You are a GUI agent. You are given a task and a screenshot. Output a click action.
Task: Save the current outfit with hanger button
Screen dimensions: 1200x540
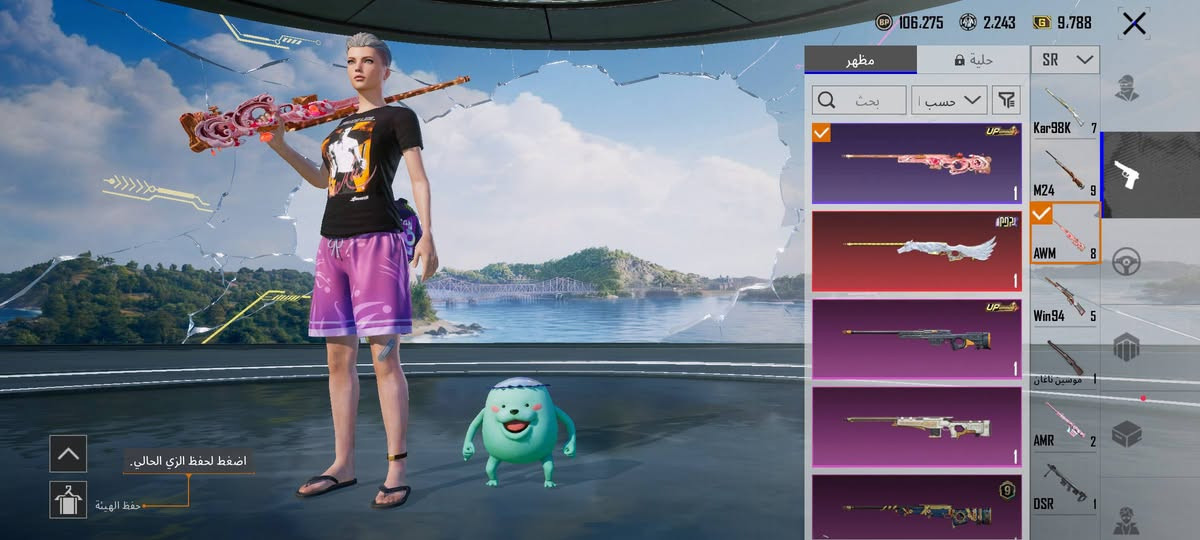pos(68,499)
